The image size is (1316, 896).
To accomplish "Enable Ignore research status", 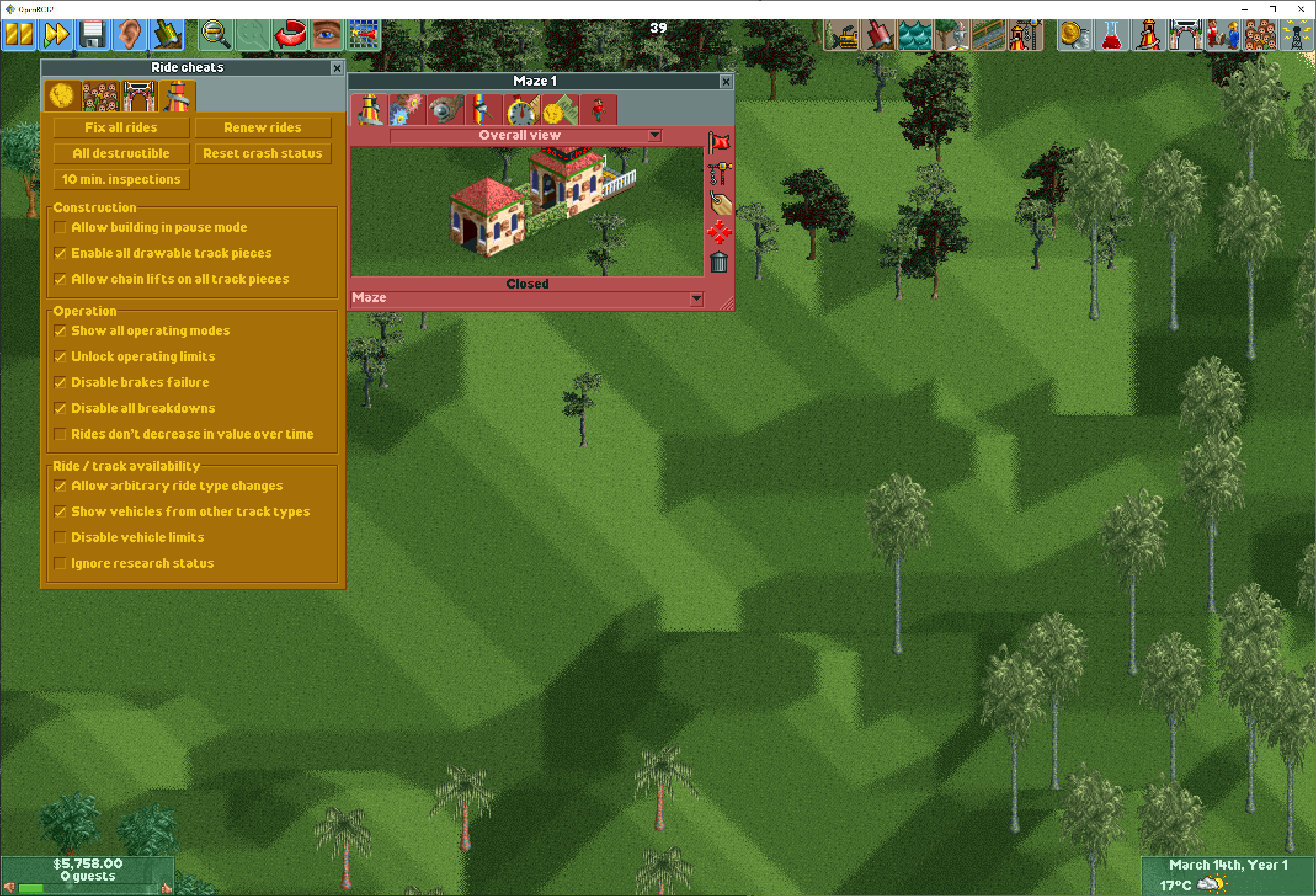I will pos(60,563).
